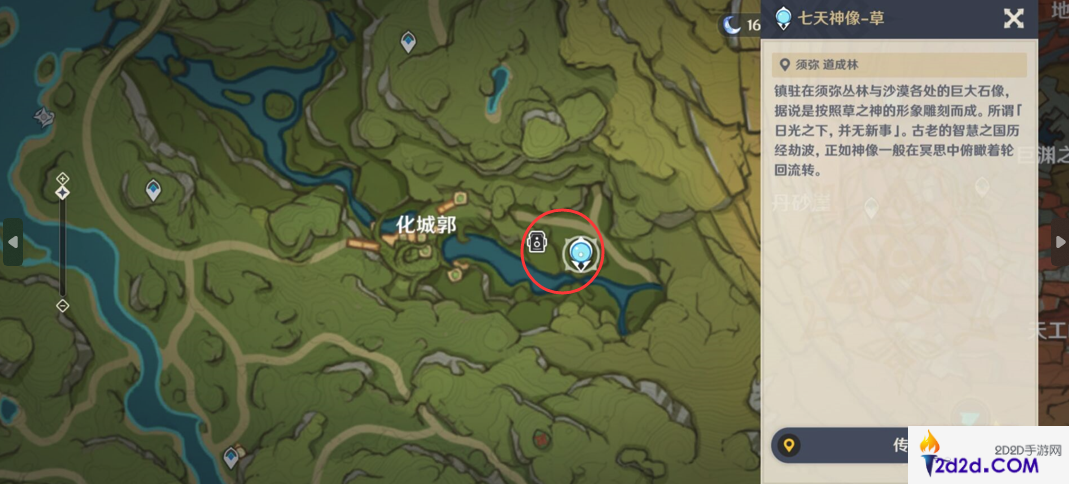Zoom out with the map minus button
This screenshot has height=484, width=1069.
[62, 305]
